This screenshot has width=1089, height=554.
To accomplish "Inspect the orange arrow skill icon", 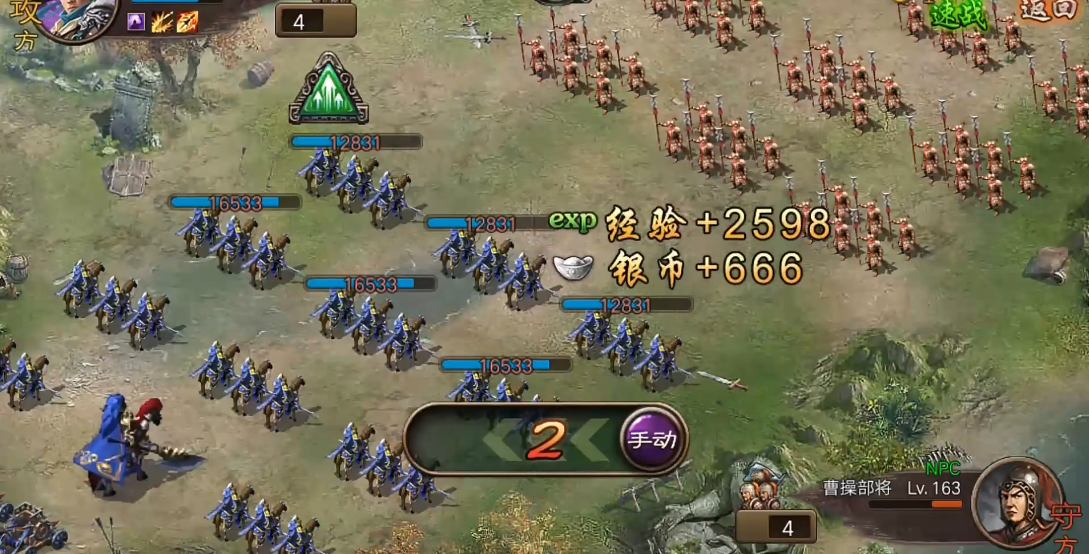I will coord(187,22).
